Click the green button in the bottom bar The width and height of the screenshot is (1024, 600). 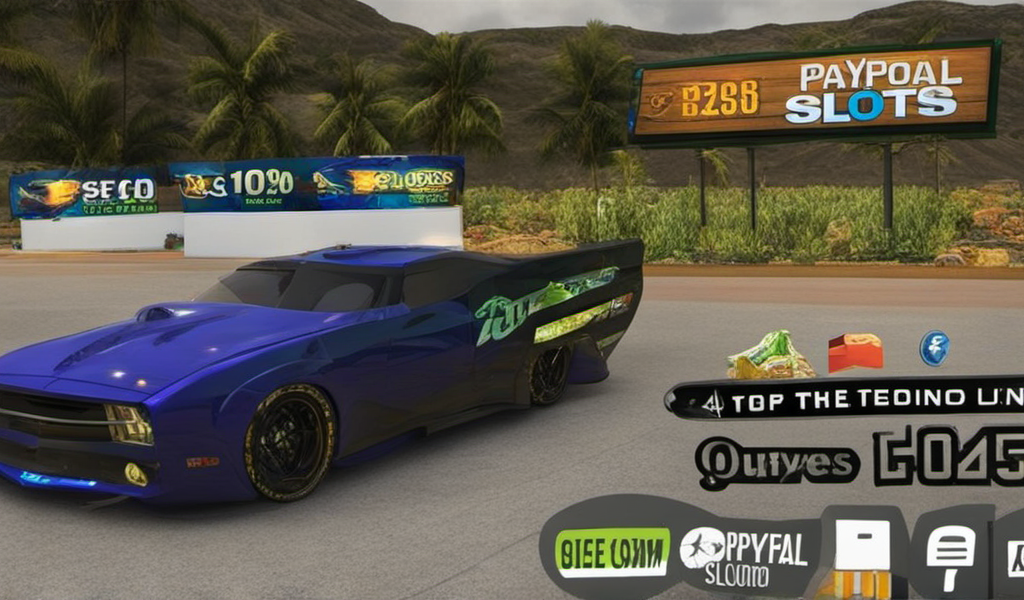[613, 553]
